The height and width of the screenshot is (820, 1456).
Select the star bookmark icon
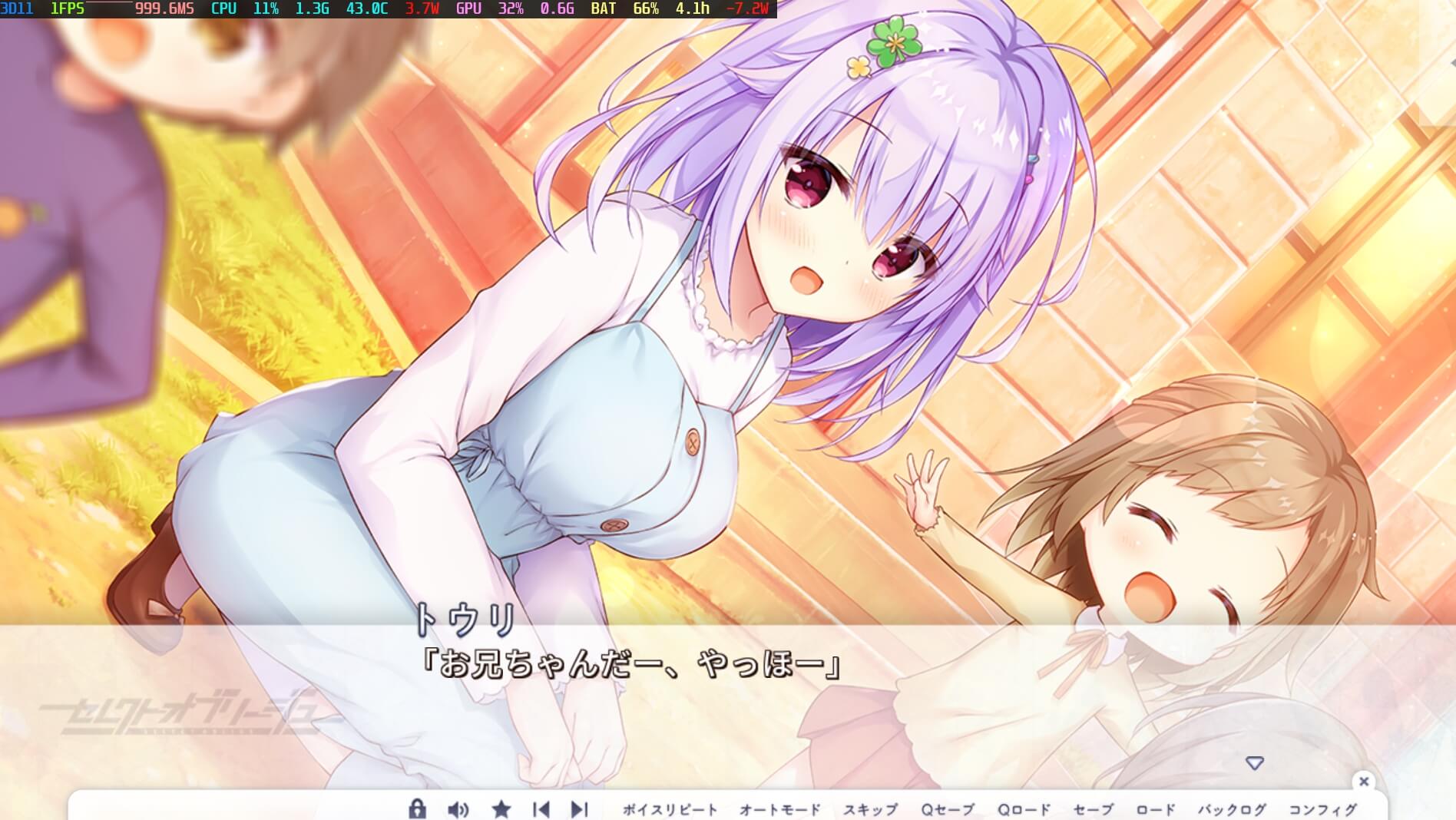click(502, 808)
